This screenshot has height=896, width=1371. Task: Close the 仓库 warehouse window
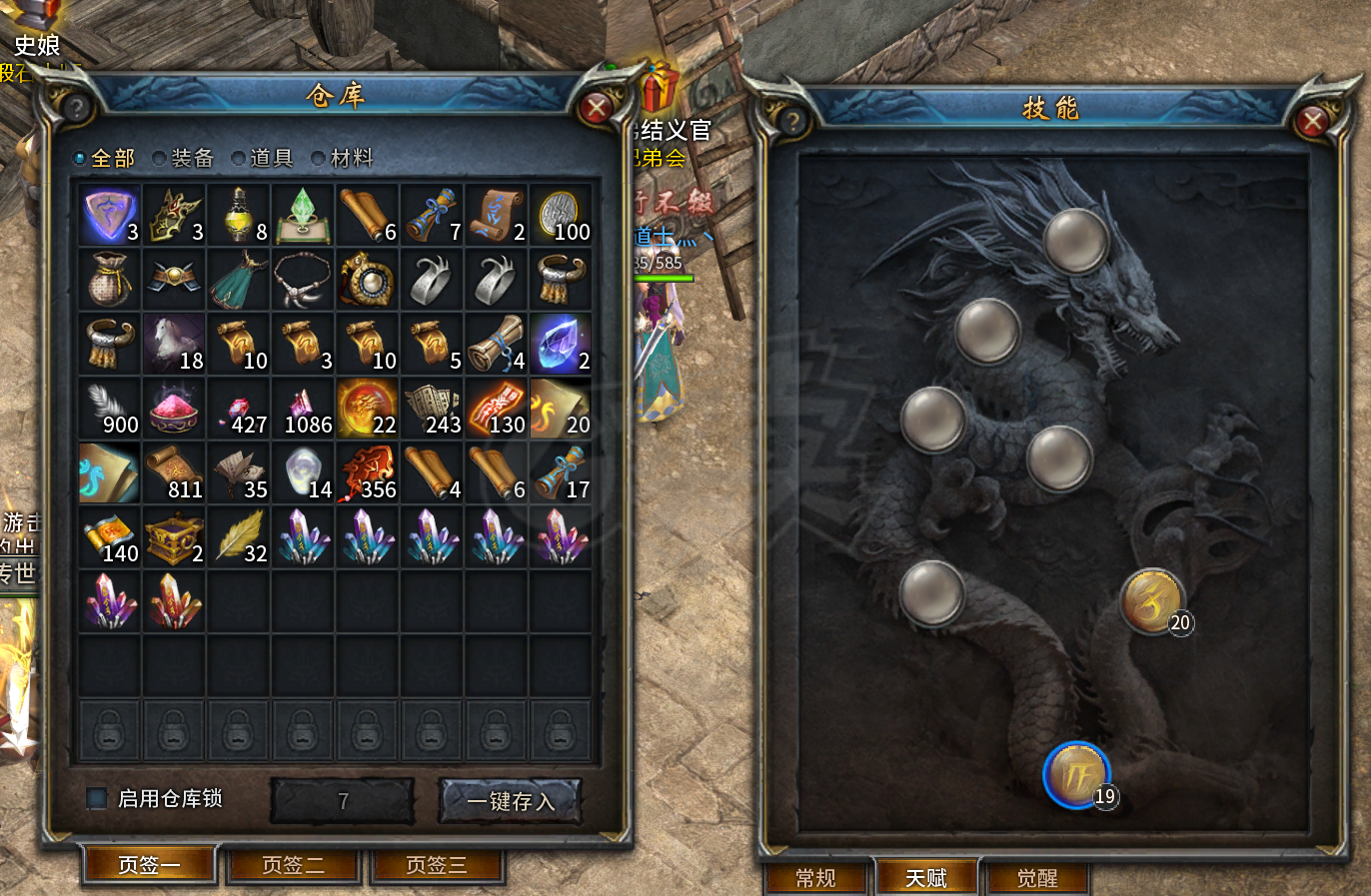click(597, 108)
